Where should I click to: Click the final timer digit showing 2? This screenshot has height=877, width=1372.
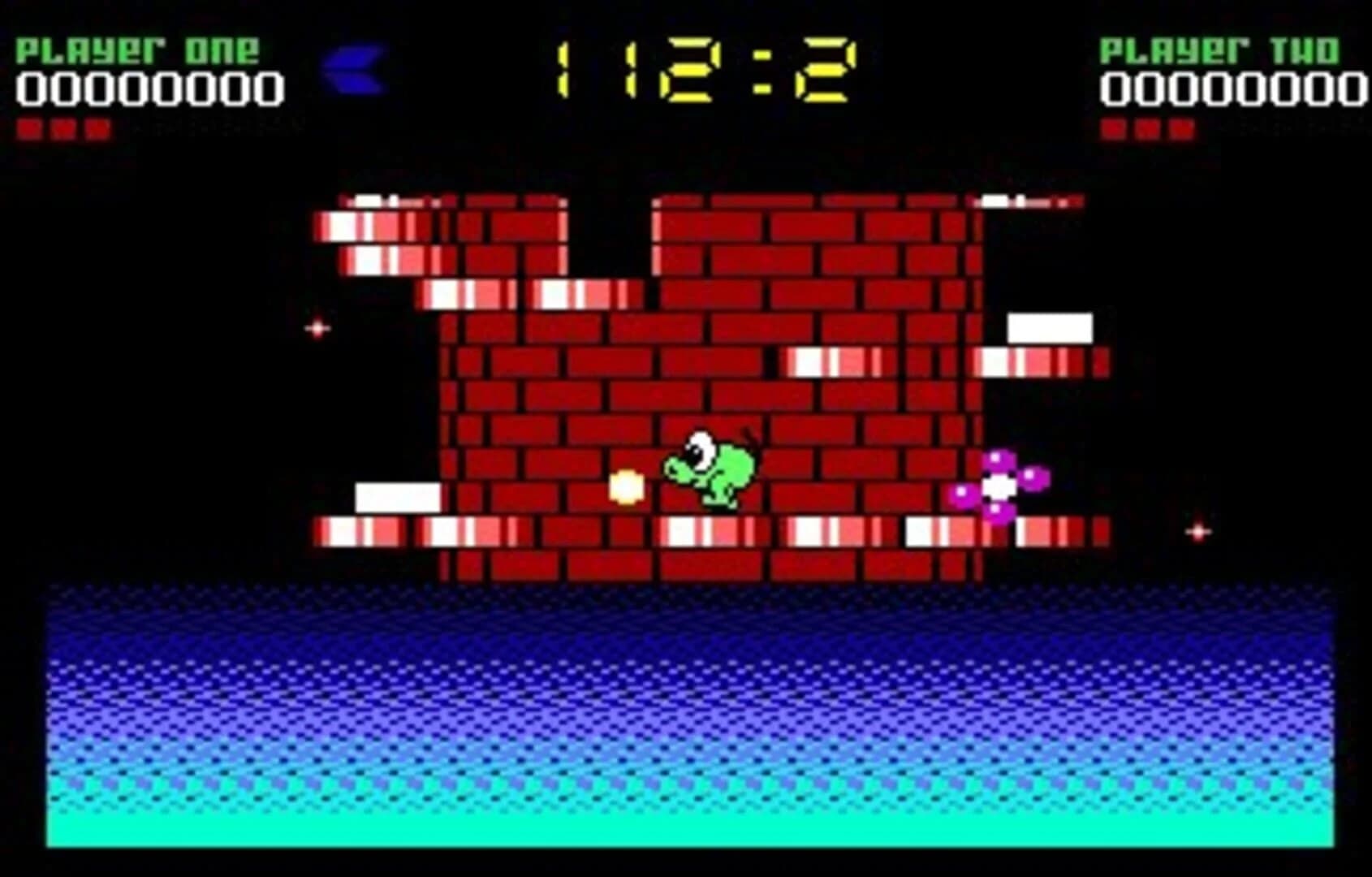(828, 69)
